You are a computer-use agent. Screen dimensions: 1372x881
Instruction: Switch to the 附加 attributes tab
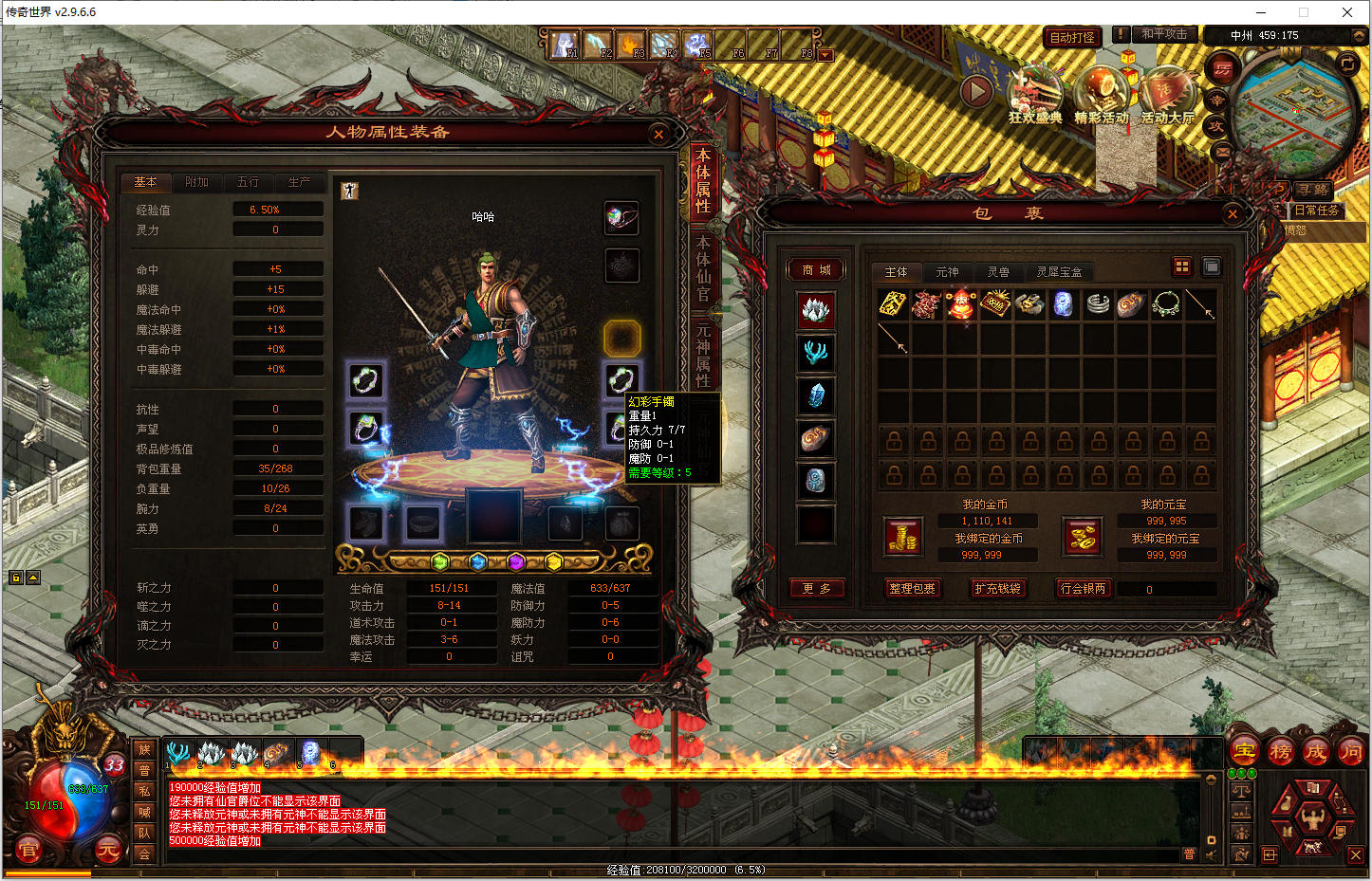click(196, 182)
